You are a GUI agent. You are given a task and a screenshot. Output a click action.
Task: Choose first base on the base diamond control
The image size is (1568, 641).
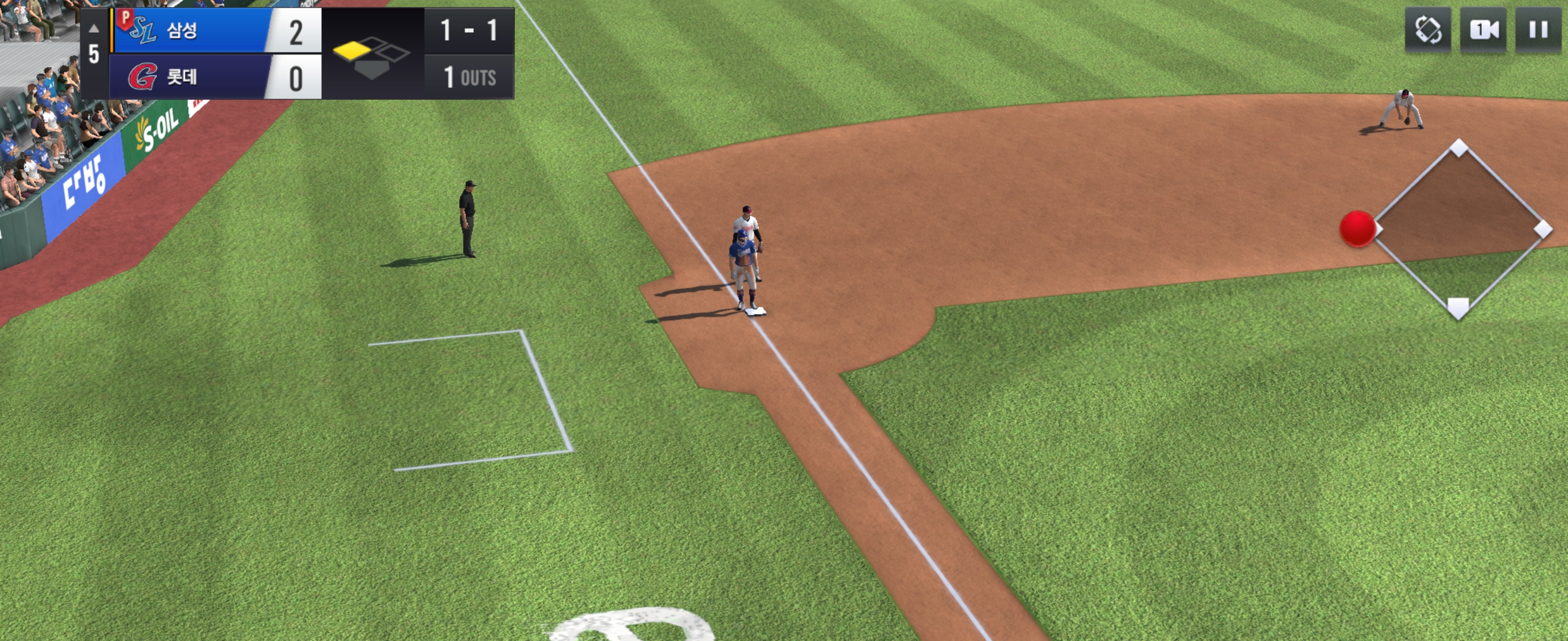pyautogui.click(x=1542, y=229)
